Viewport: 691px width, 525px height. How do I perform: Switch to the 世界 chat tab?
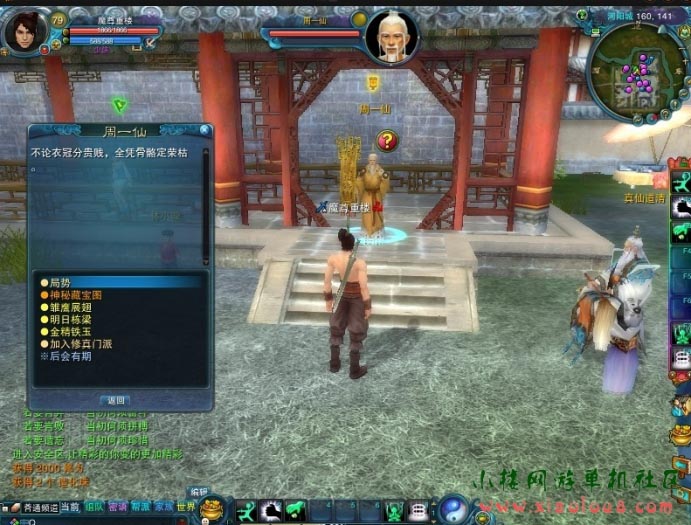click(x=187, y=508)
